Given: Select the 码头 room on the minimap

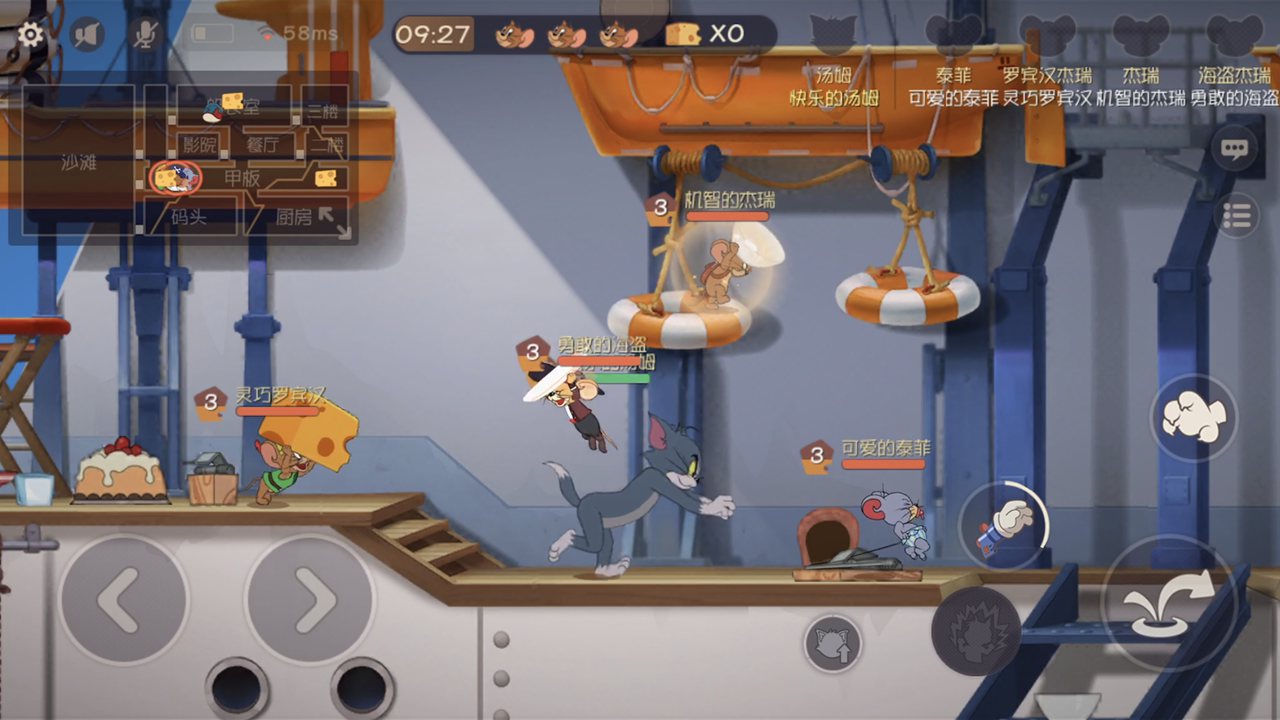Looking at the screenshot, I should (x=189, y=216).
